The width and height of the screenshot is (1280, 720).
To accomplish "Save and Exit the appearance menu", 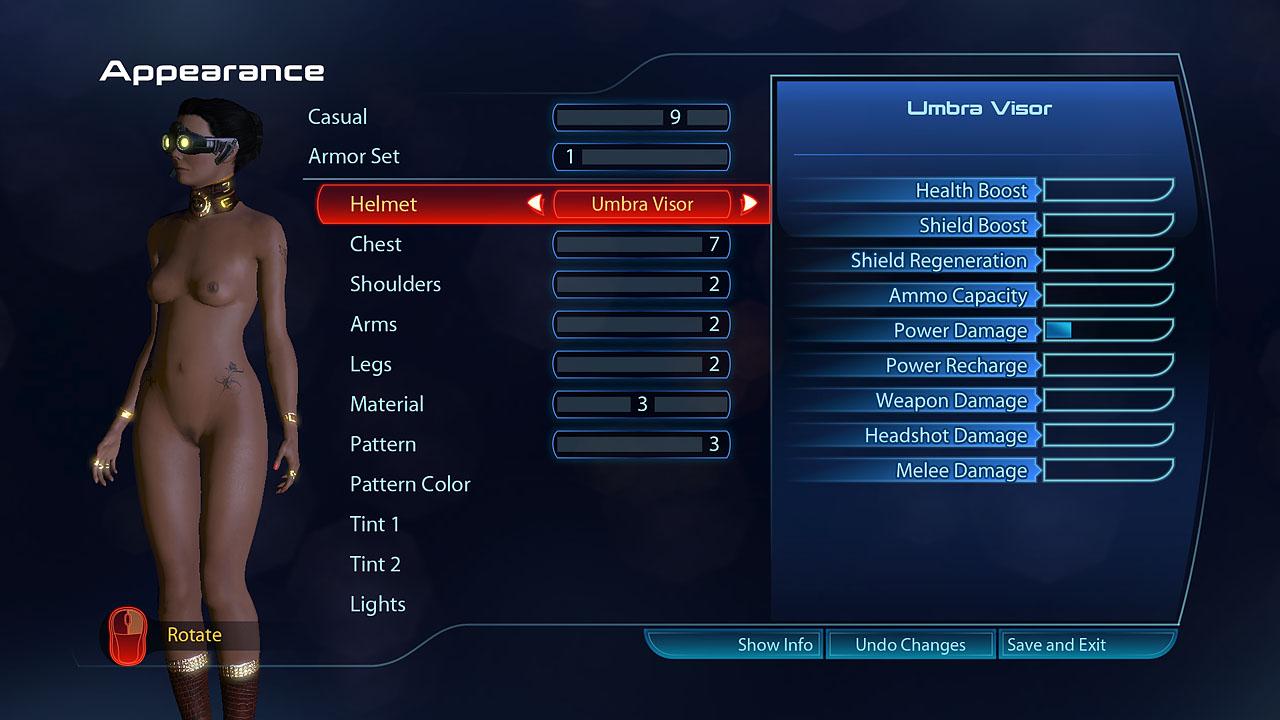I will (1056, 645).
